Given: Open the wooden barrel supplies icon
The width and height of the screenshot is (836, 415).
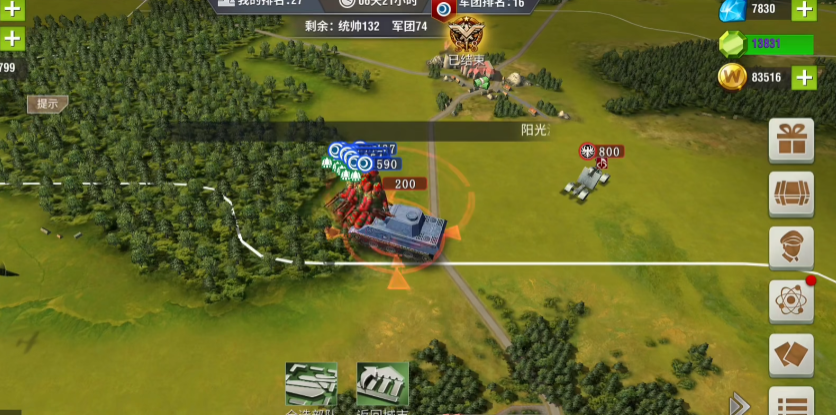Looking at the screenshot, I should (790, 194).
